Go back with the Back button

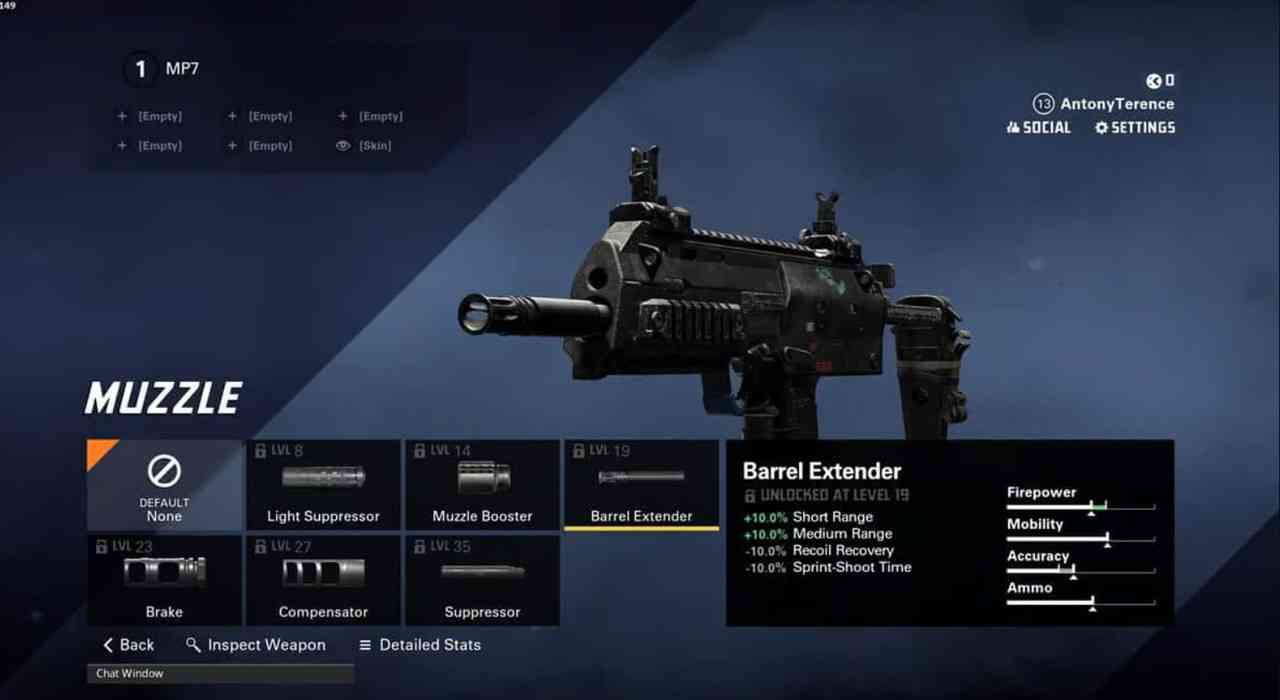129,645
